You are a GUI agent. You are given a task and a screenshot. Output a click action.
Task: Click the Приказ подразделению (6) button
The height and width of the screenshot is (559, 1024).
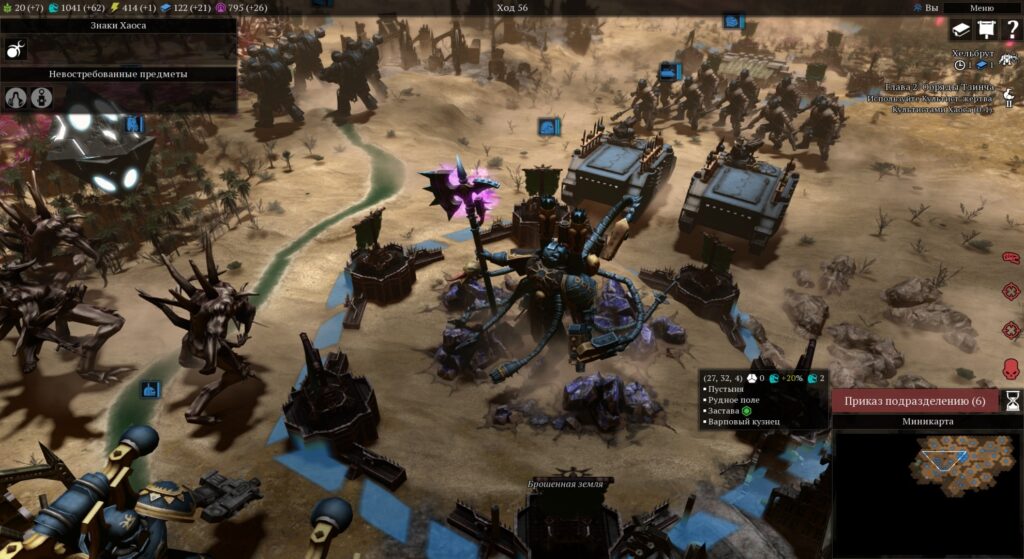[x=914, y=401]
